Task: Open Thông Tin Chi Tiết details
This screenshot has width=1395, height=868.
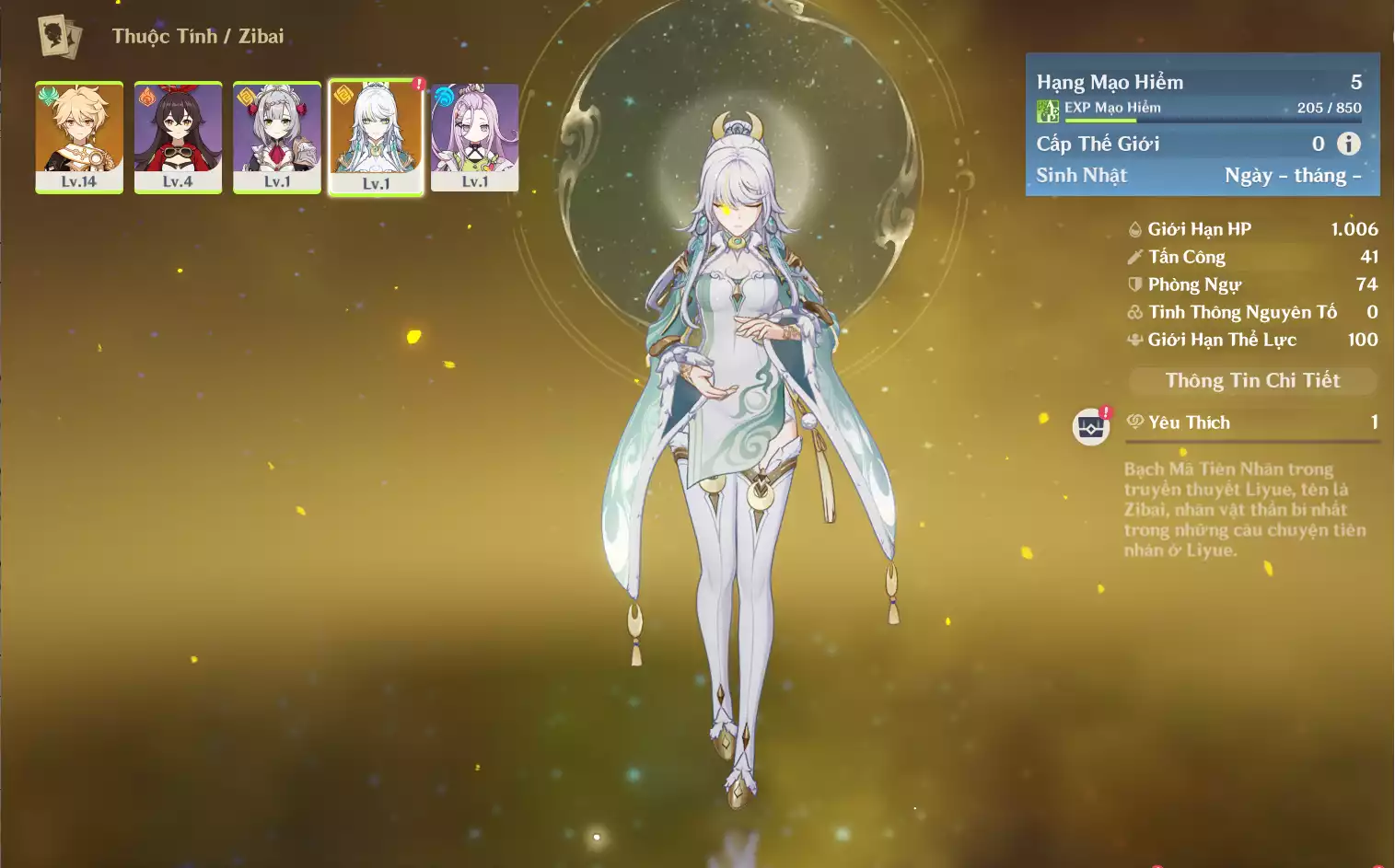Action: coord(1252,381)
